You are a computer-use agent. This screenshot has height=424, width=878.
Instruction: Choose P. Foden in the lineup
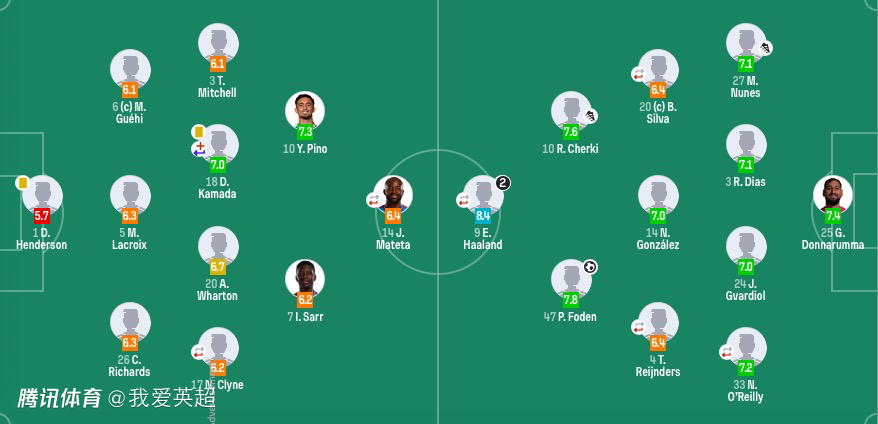(571, 280)
